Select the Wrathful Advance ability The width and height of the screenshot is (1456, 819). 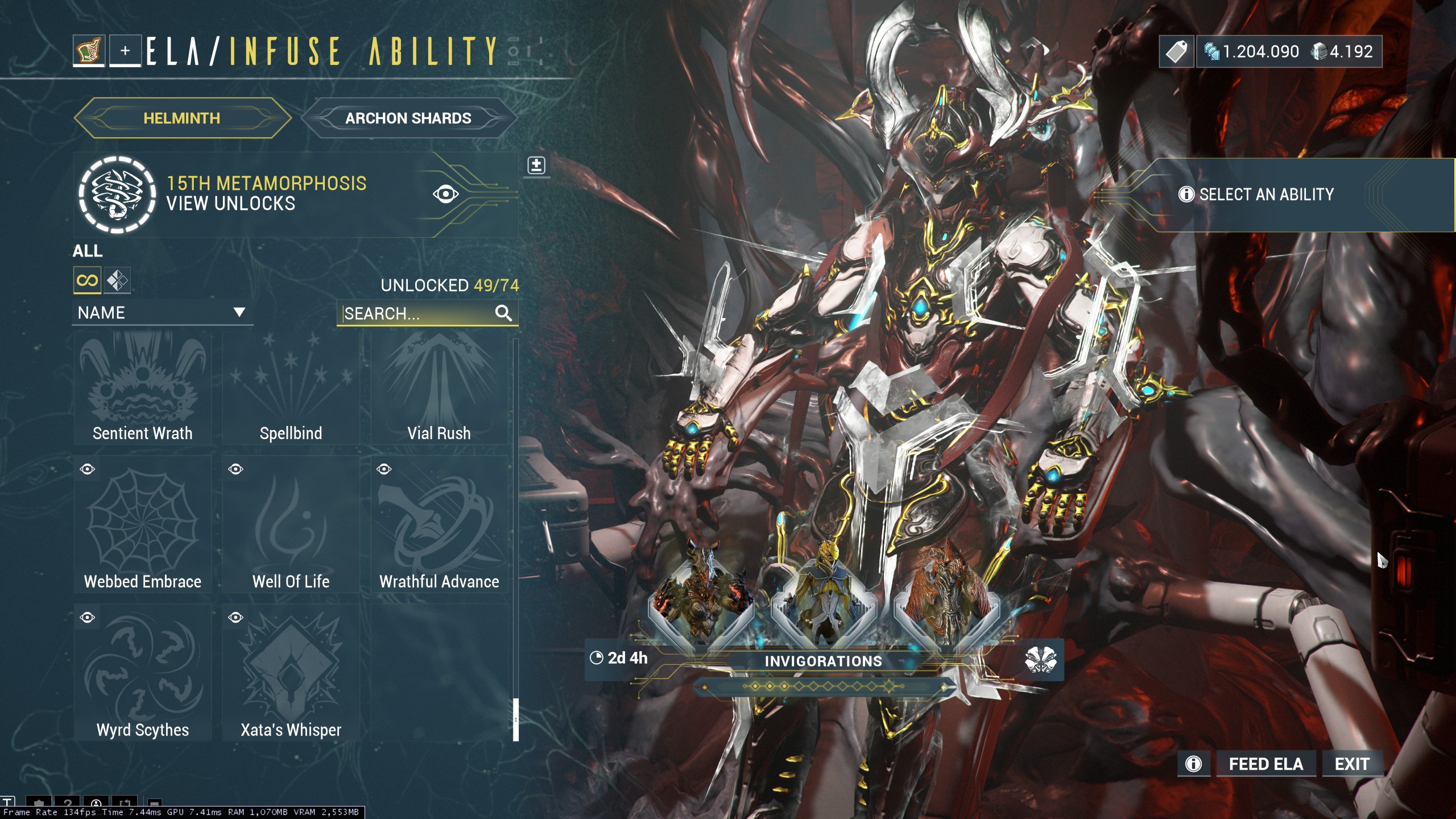[439, 524]
